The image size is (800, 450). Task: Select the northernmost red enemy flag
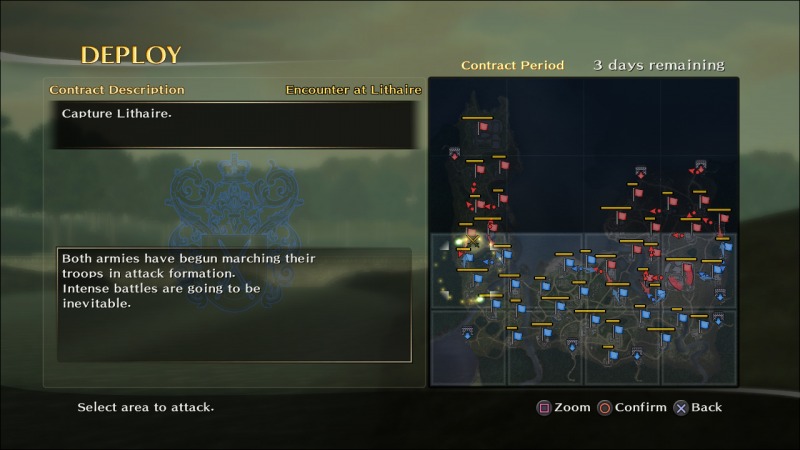tap(483, 127)
